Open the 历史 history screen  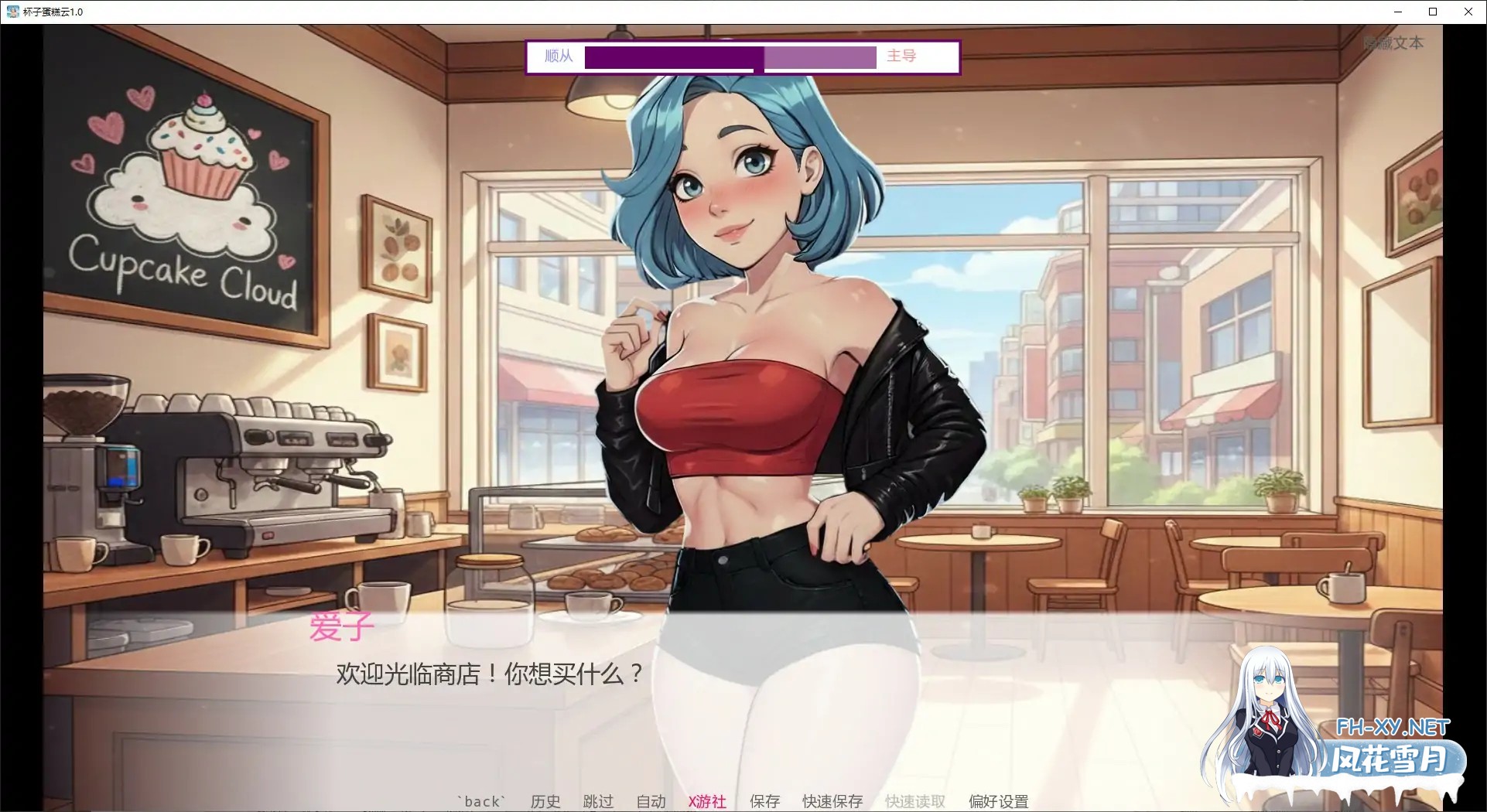click(545, 801)
